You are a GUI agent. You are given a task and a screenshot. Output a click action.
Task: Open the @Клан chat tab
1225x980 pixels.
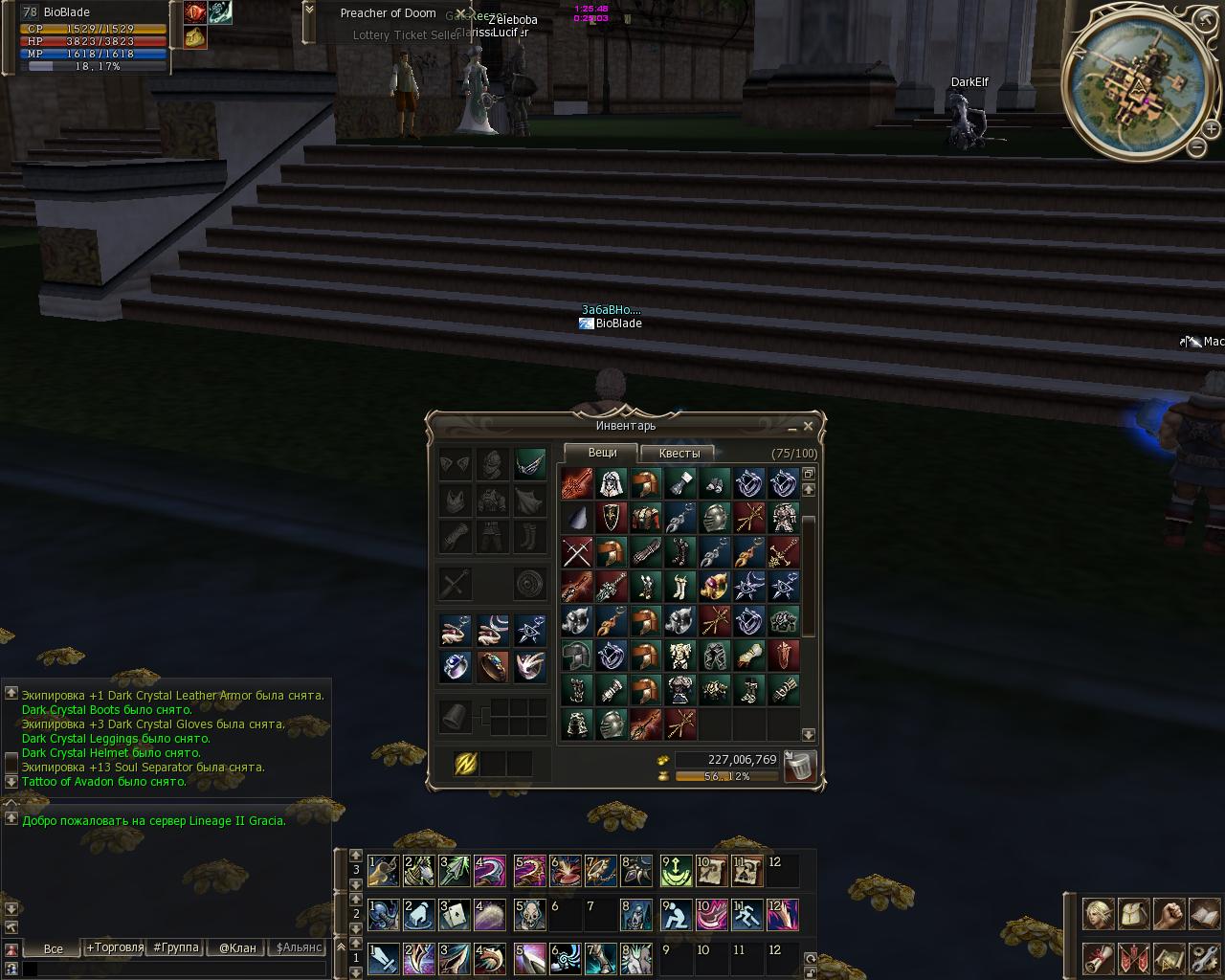[x=236, y=947]
